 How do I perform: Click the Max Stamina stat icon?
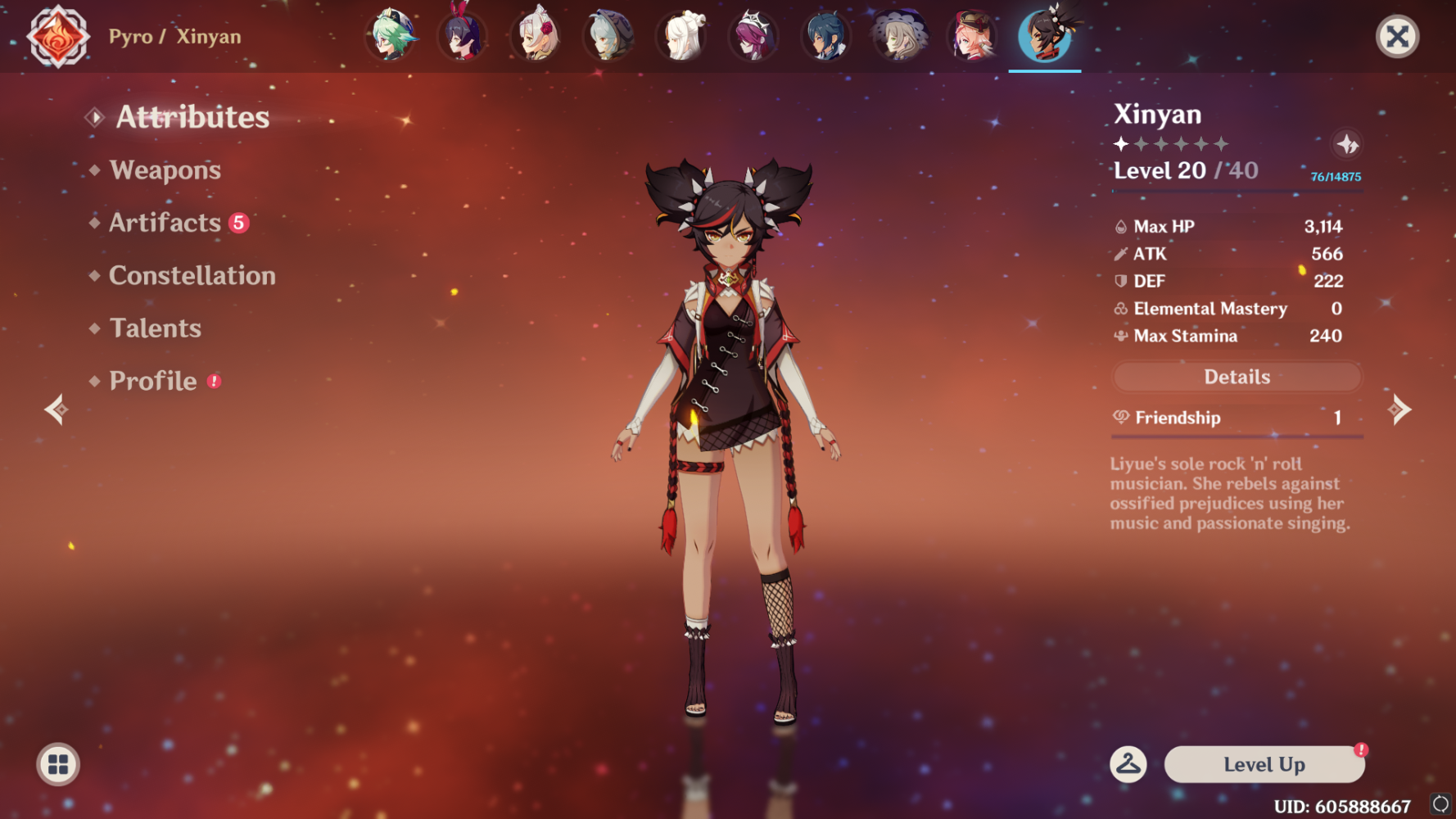(x=1120, y=336)
